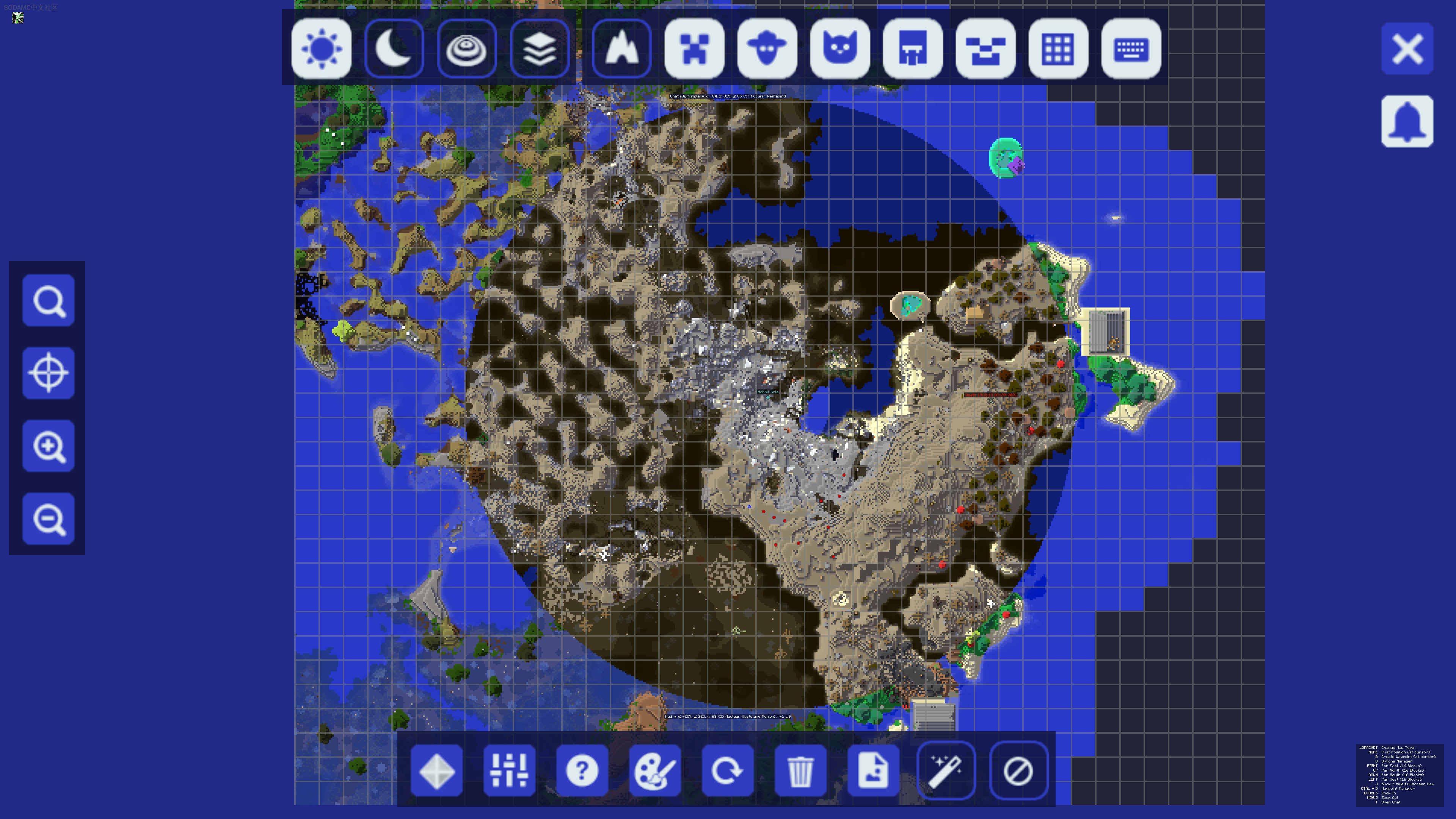Image resolution: width=1456 pixels, height=819 pixels.
Task: Click the trash can delete map button
Action: pyautogui.click(x=800, y=770)
